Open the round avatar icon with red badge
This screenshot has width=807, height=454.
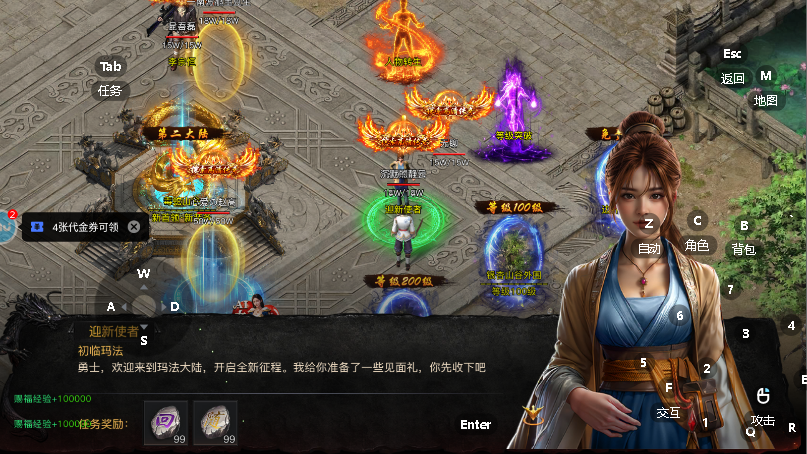5,227
